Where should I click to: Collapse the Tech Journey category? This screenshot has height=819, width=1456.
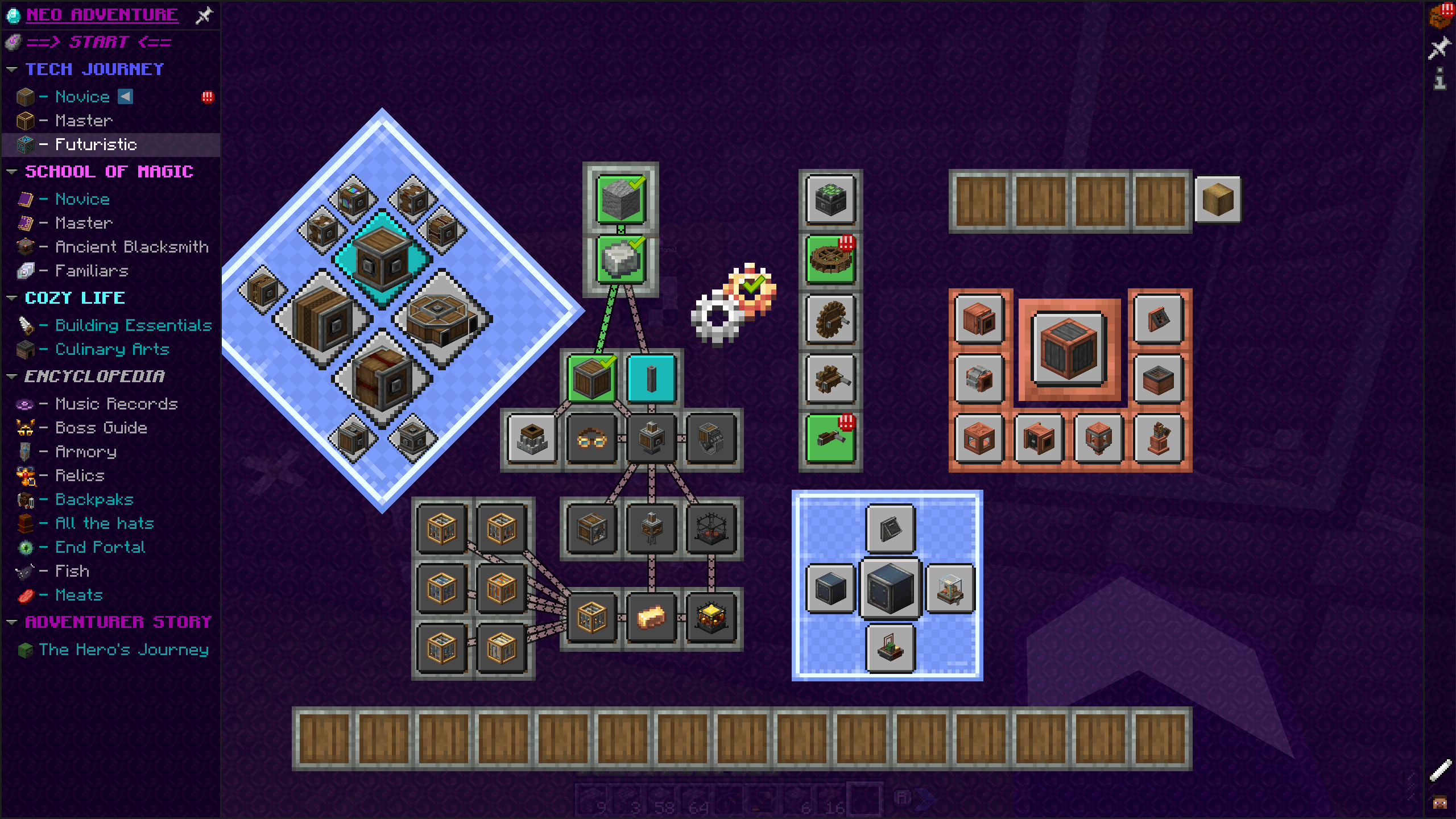(11, 68)
